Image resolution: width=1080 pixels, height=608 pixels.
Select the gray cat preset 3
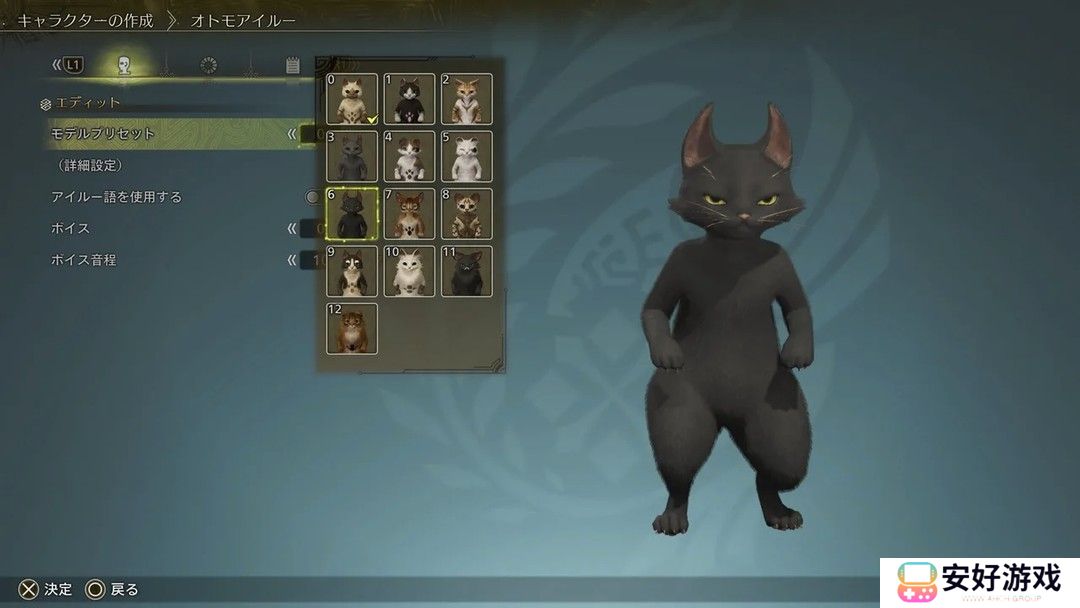click(352, 156)
